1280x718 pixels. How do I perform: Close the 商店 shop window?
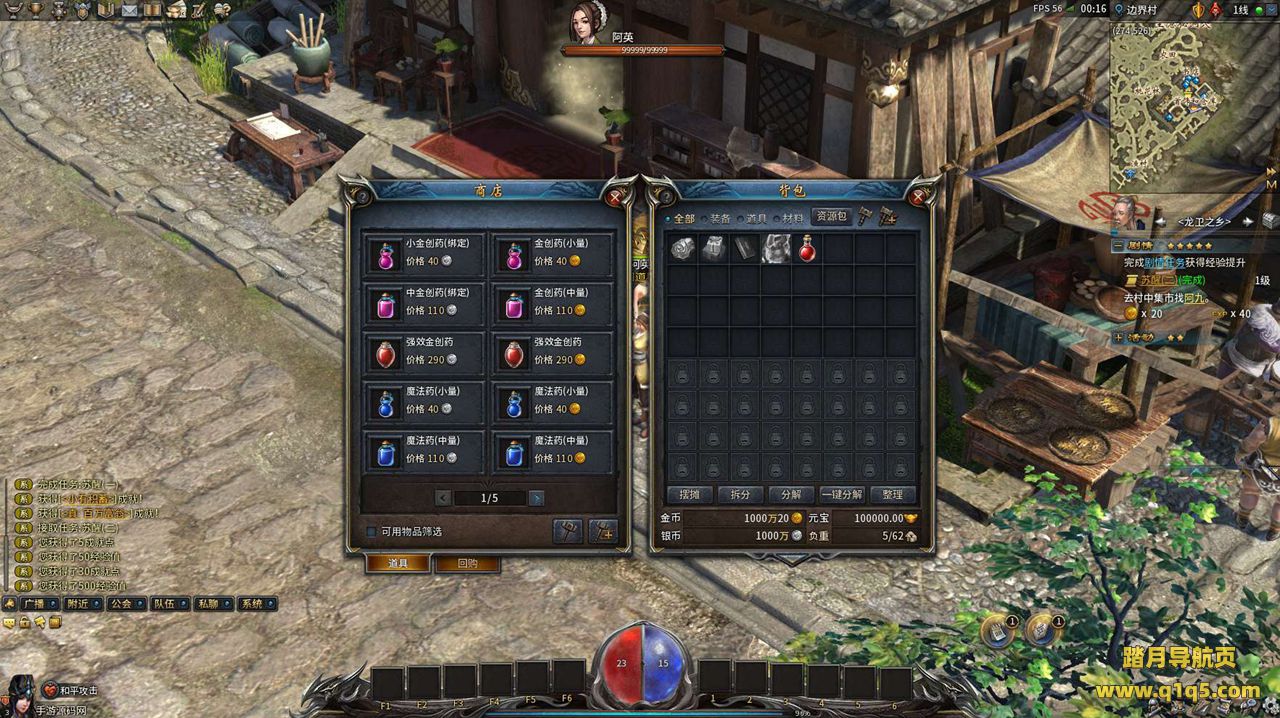[x=615, y=197]
